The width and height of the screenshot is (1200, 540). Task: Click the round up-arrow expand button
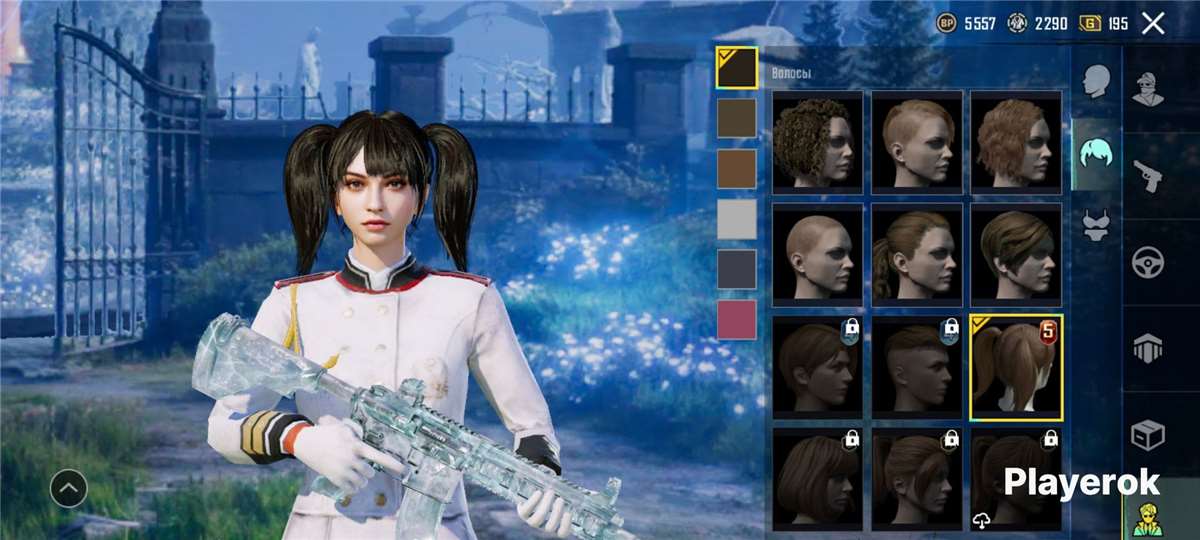tap(69, 488)
